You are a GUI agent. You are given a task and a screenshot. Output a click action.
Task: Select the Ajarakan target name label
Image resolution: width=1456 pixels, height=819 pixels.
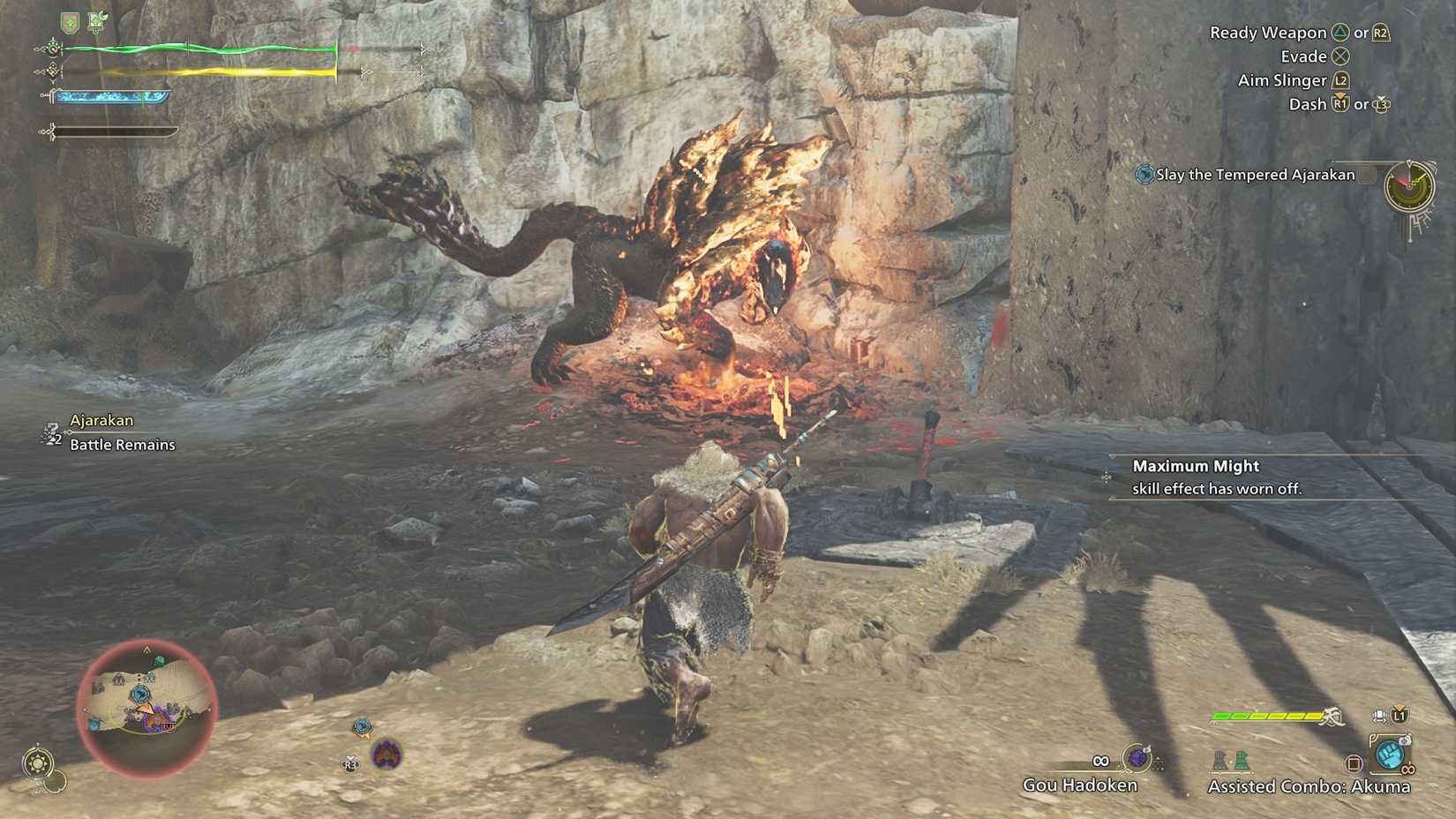point(102,420)
